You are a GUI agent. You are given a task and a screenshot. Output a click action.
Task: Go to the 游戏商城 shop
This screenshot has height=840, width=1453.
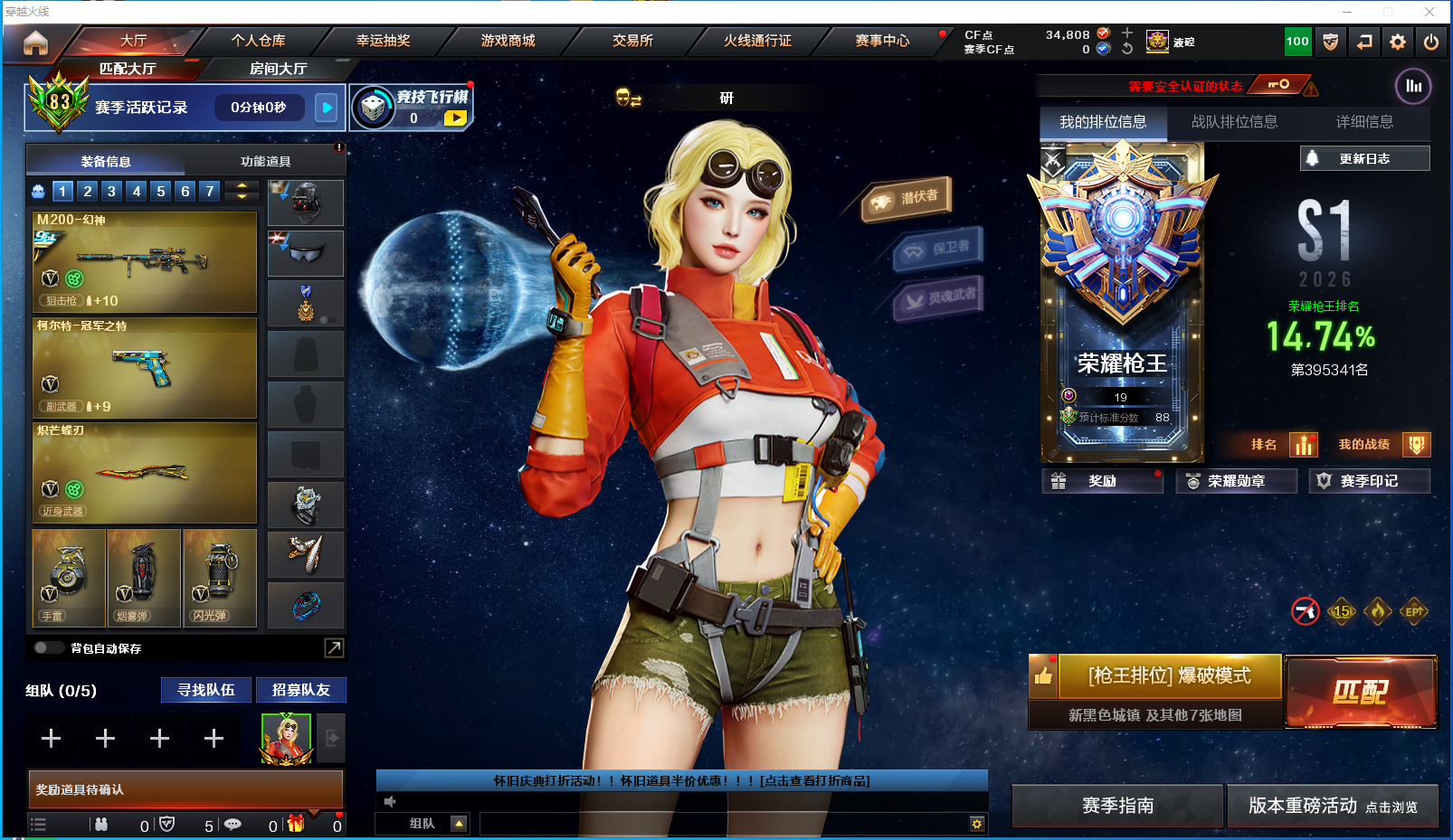[x=508, y=41]
